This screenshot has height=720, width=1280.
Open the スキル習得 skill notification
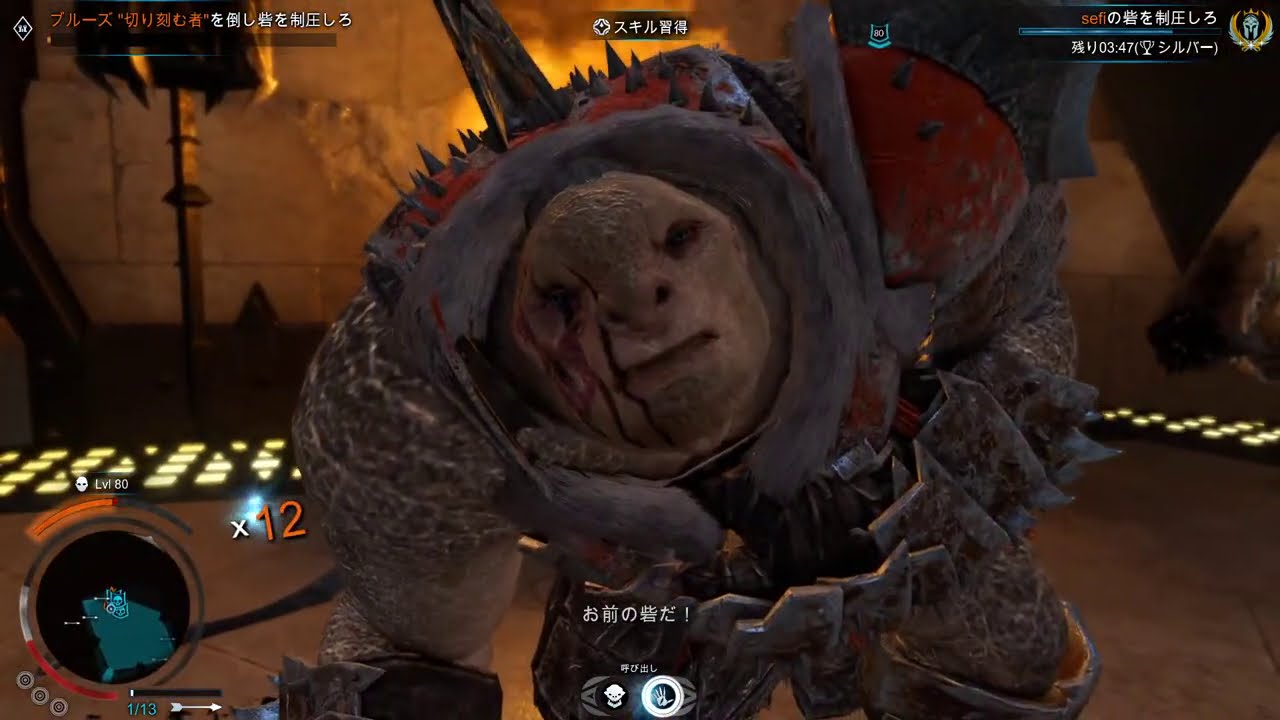coord(640,27)
